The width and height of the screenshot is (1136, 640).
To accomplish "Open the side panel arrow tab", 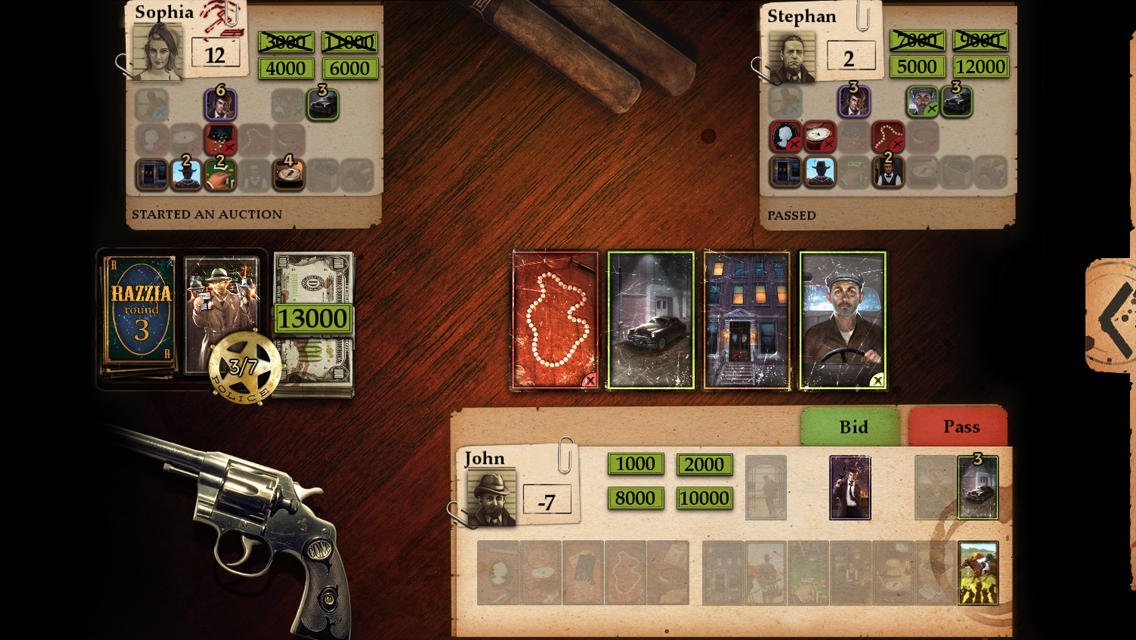I will tap(1112, 316).
